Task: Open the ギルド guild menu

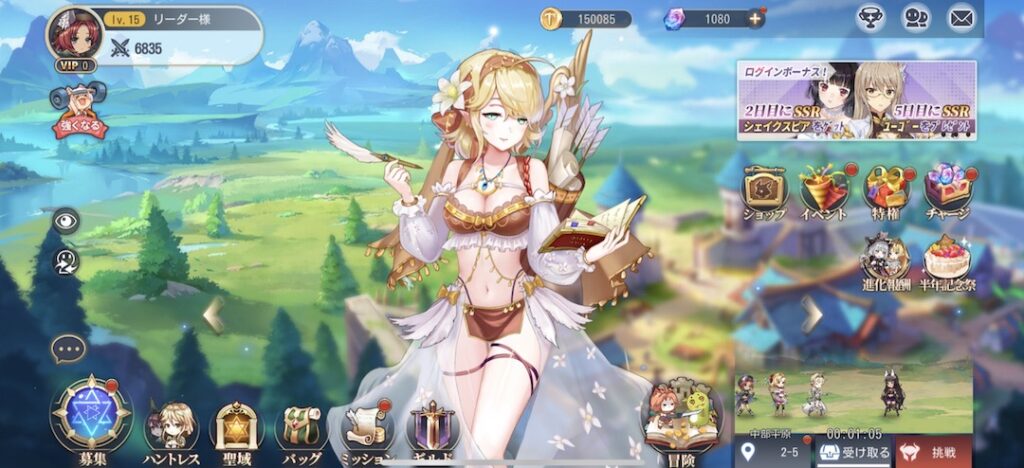Action: click(x=432, y=428)
